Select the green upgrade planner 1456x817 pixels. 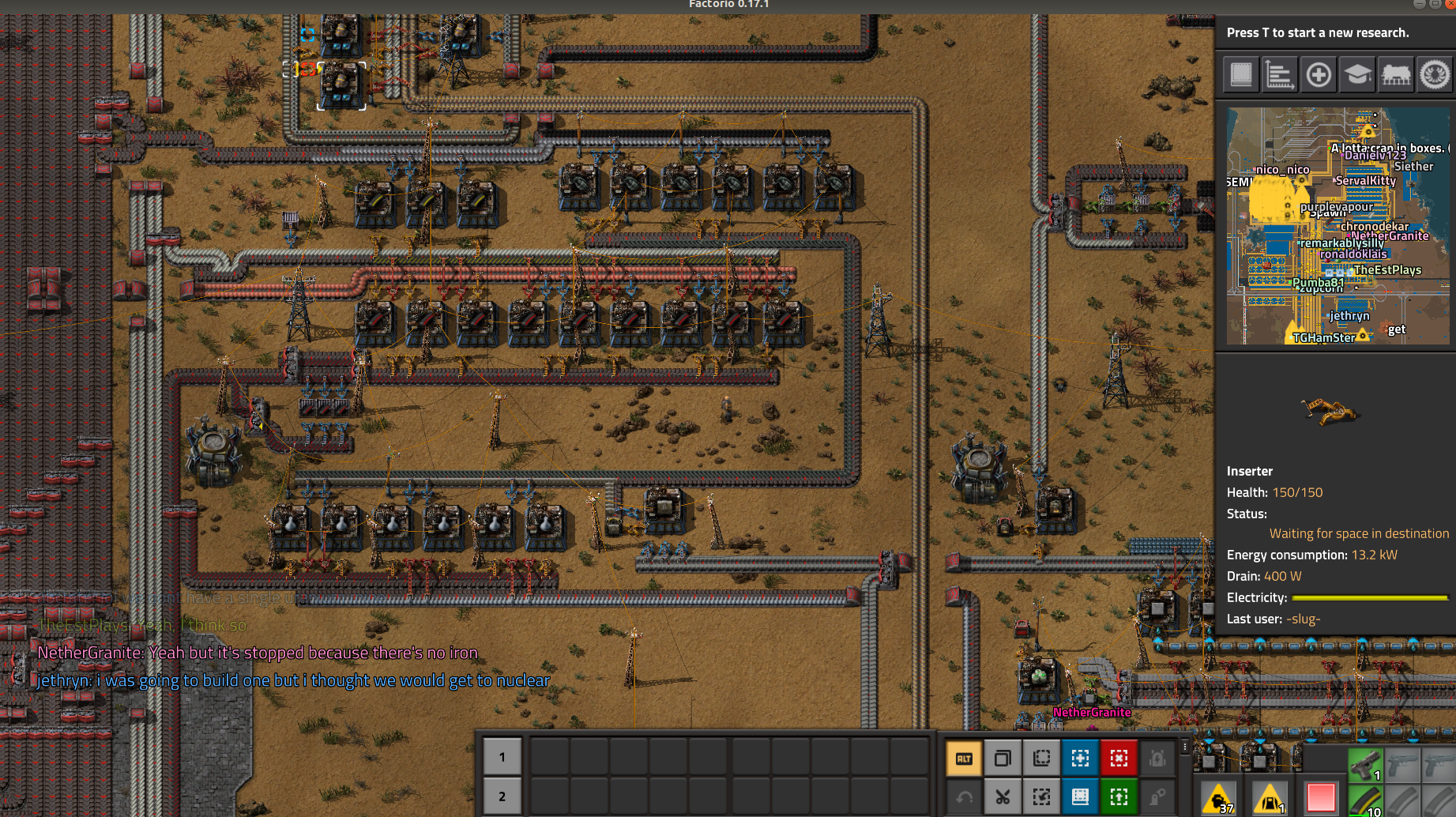(x=1119, y=797)
